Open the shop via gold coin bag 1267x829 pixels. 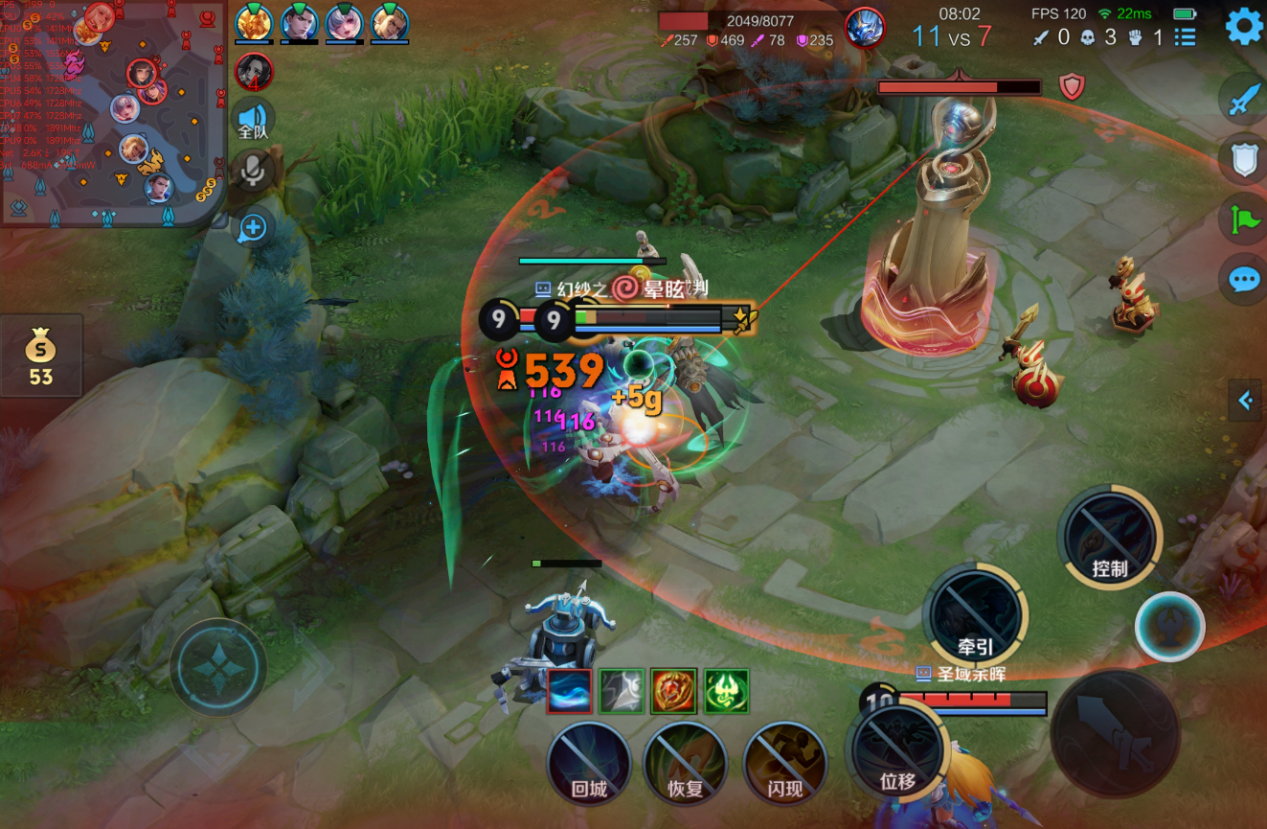[41, 356]
